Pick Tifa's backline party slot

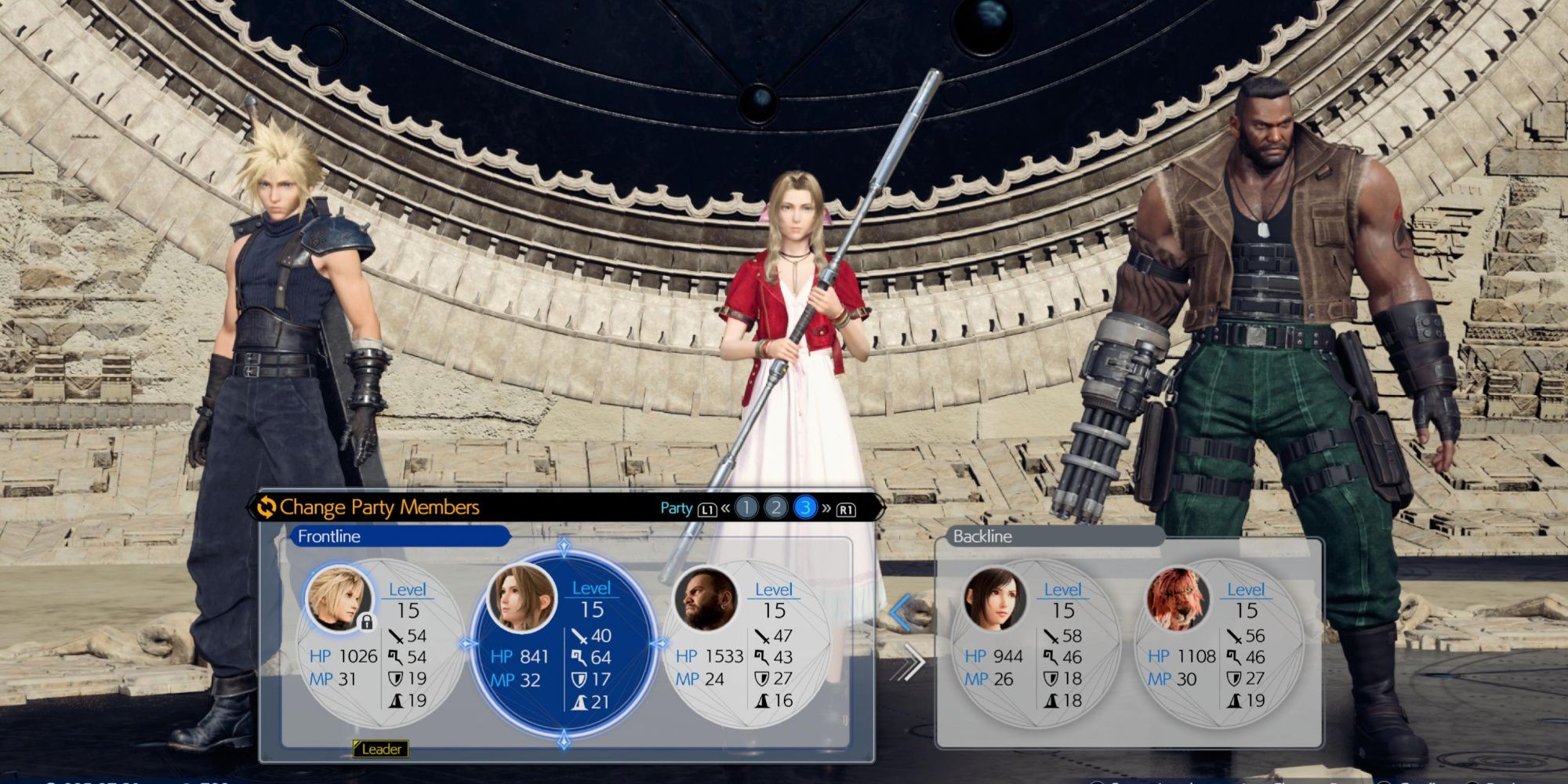pyautogui.click(x=1033, y=644)
